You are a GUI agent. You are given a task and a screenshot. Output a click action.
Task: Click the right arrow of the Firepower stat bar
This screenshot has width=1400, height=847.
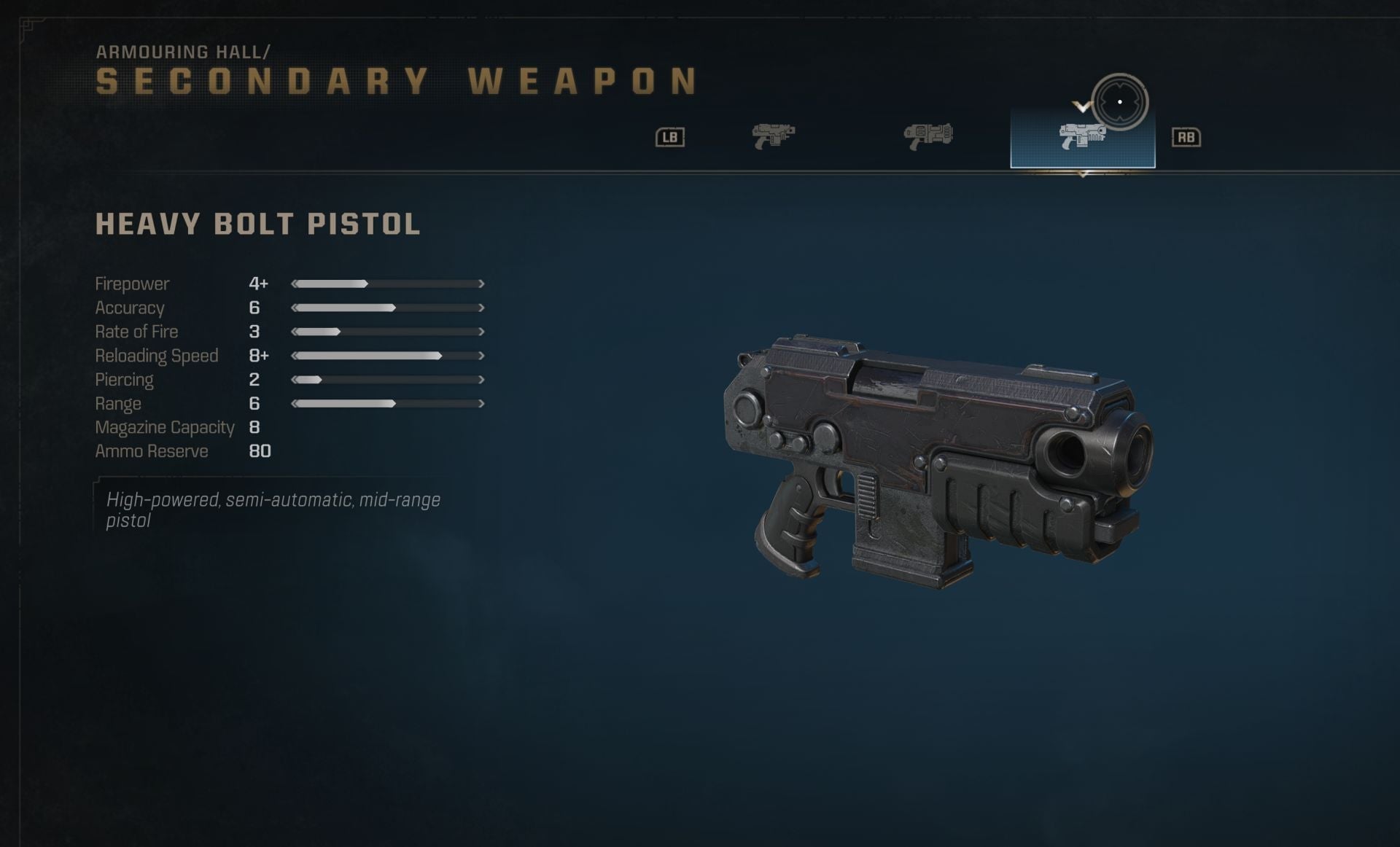481,284
